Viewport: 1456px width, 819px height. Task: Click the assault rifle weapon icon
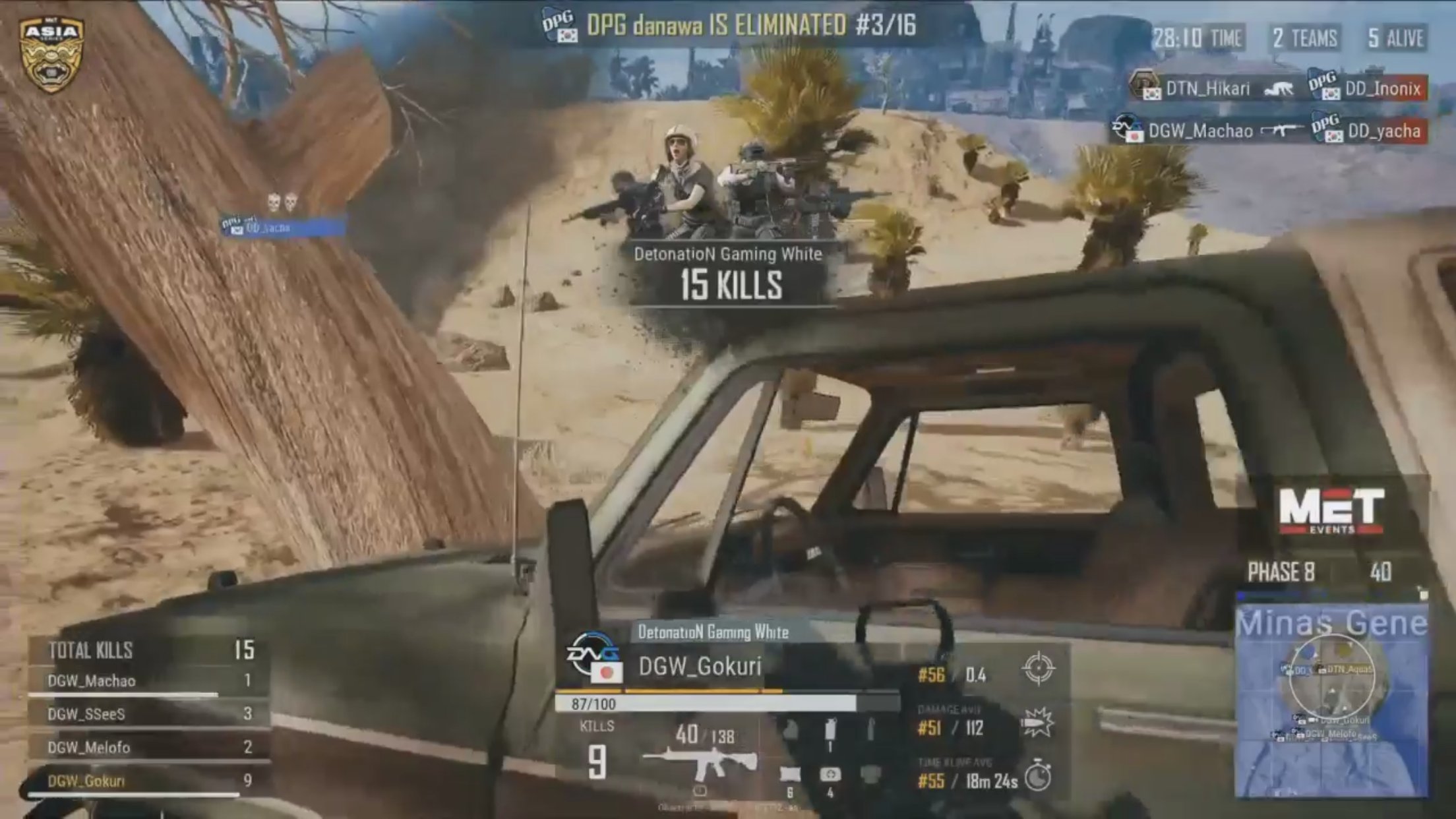(x=700, y=763)
